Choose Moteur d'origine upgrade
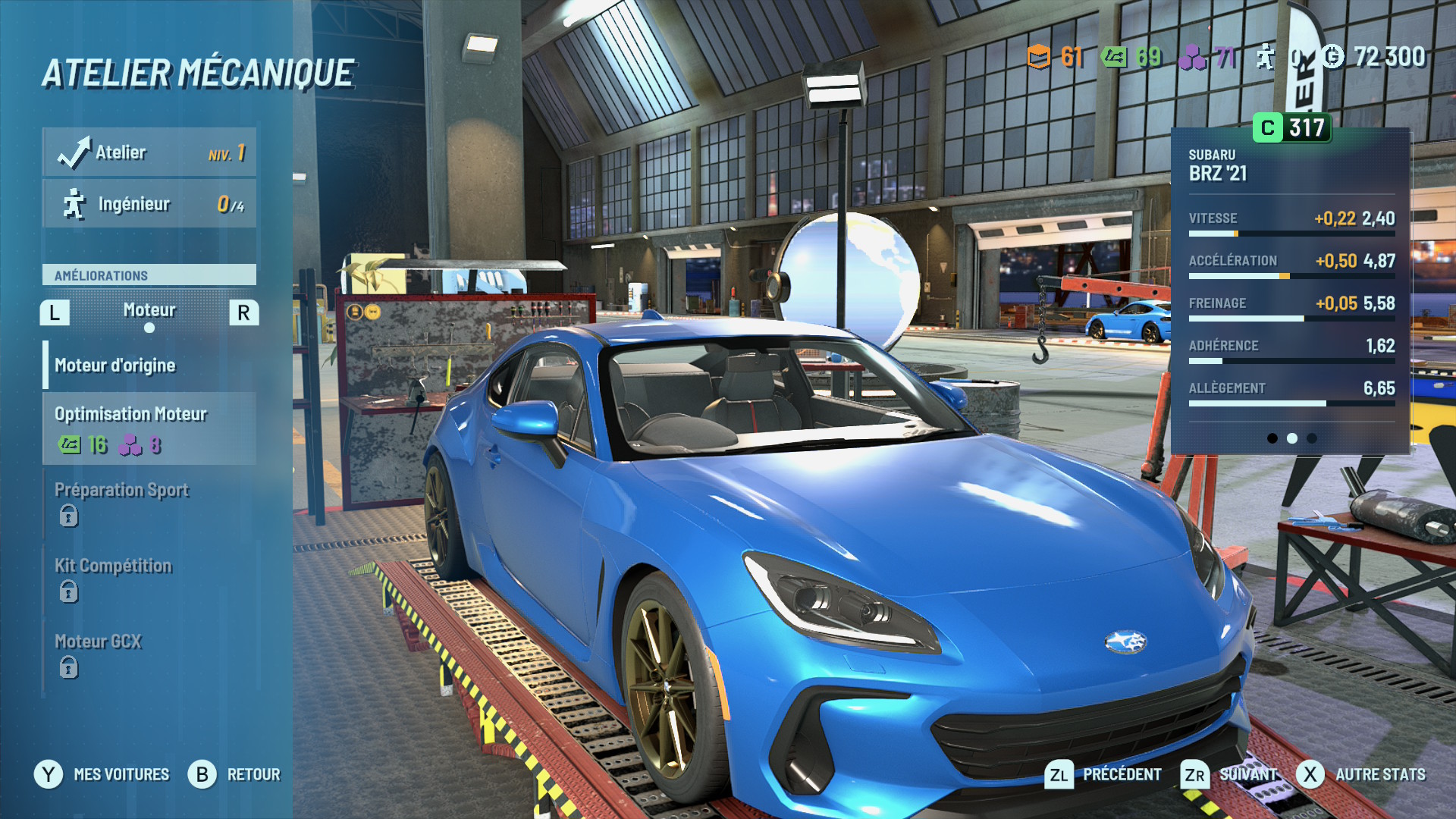This screenshot has width=1456, height=819. pyautogui.click(x=149, y=366)
